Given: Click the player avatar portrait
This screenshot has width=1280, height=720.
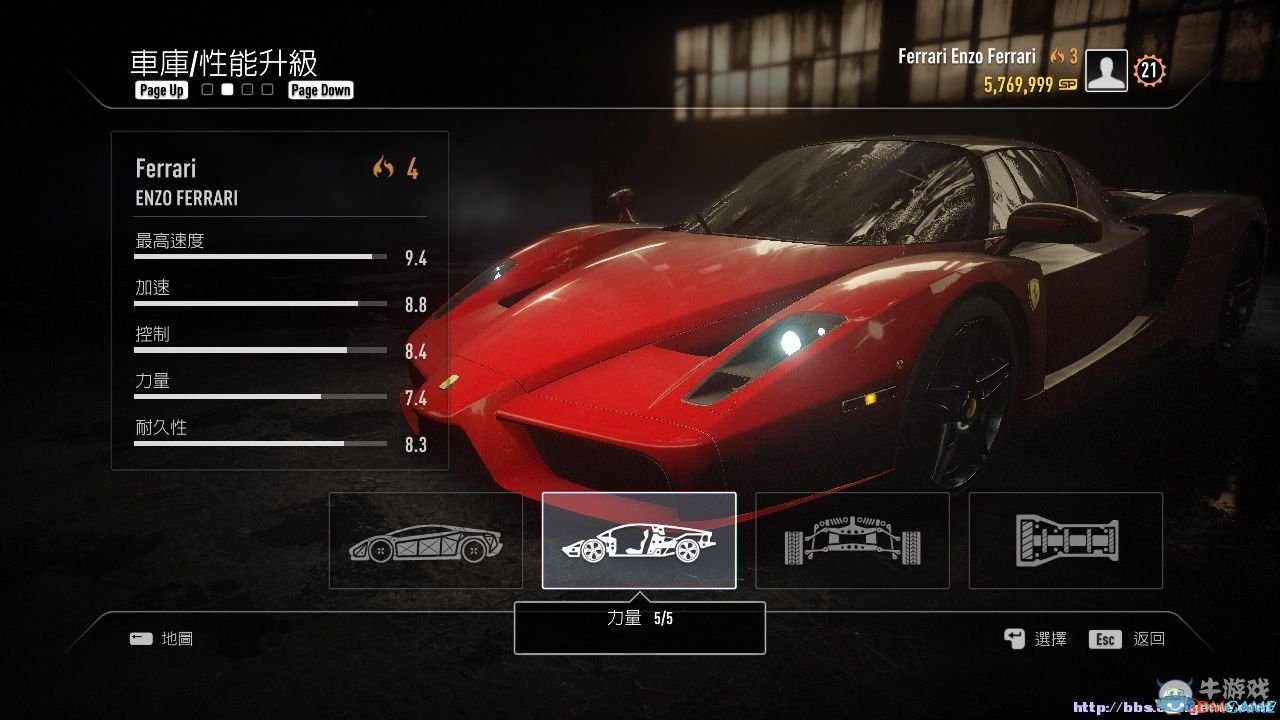Looking at the screenshot, I should [x=1106, y=71].
